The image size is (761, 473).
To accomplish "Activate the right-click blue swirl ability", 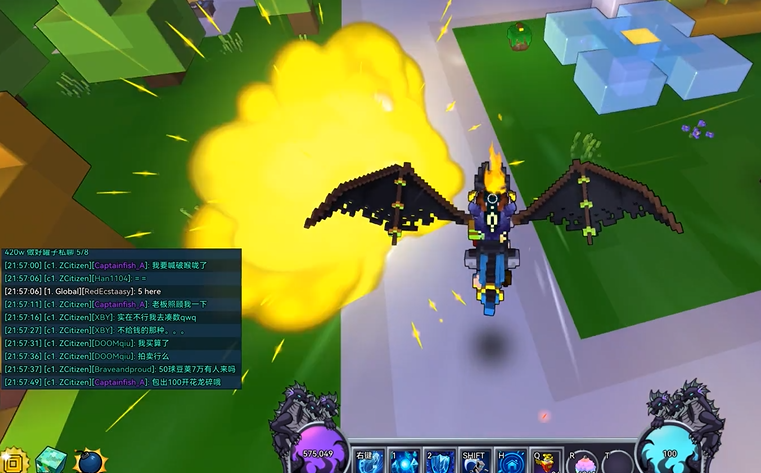I will [x=367, y=462].
